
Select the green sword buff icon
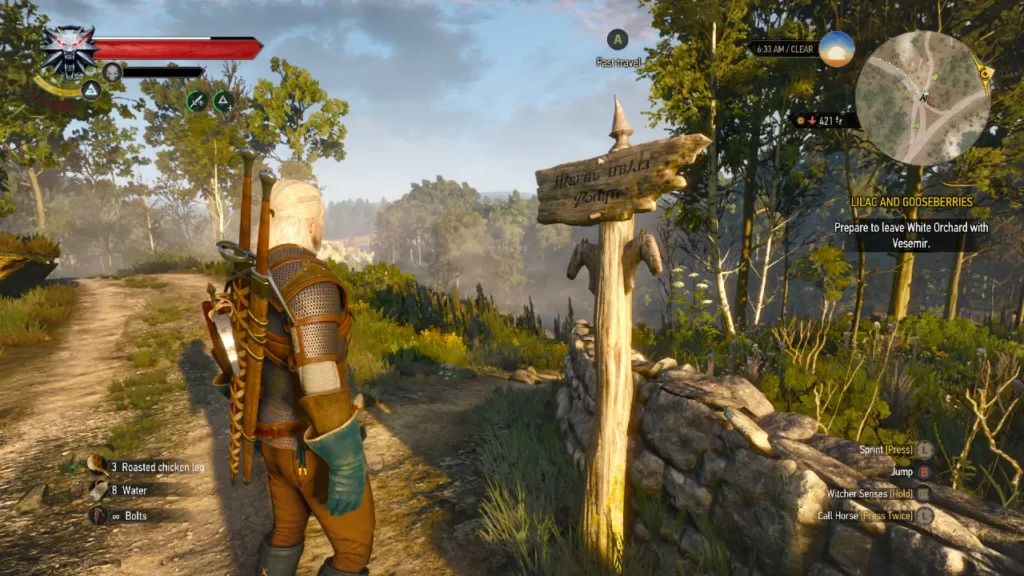pyautogui.click(x=196, y=100)
